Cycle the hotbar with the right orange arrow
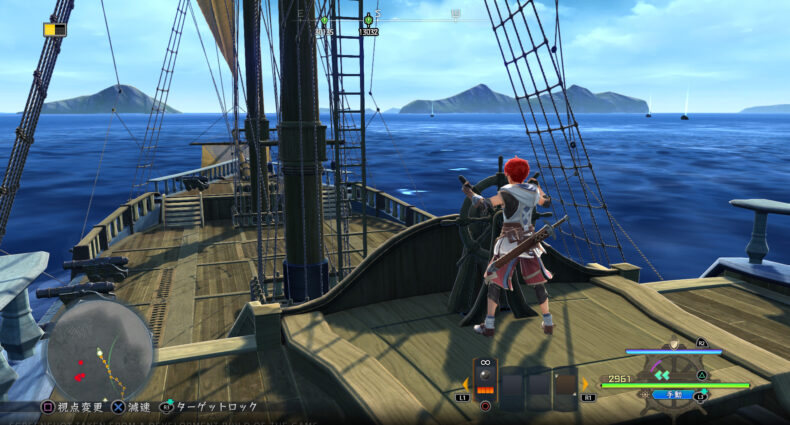790x425 pixels. [585, 384]
